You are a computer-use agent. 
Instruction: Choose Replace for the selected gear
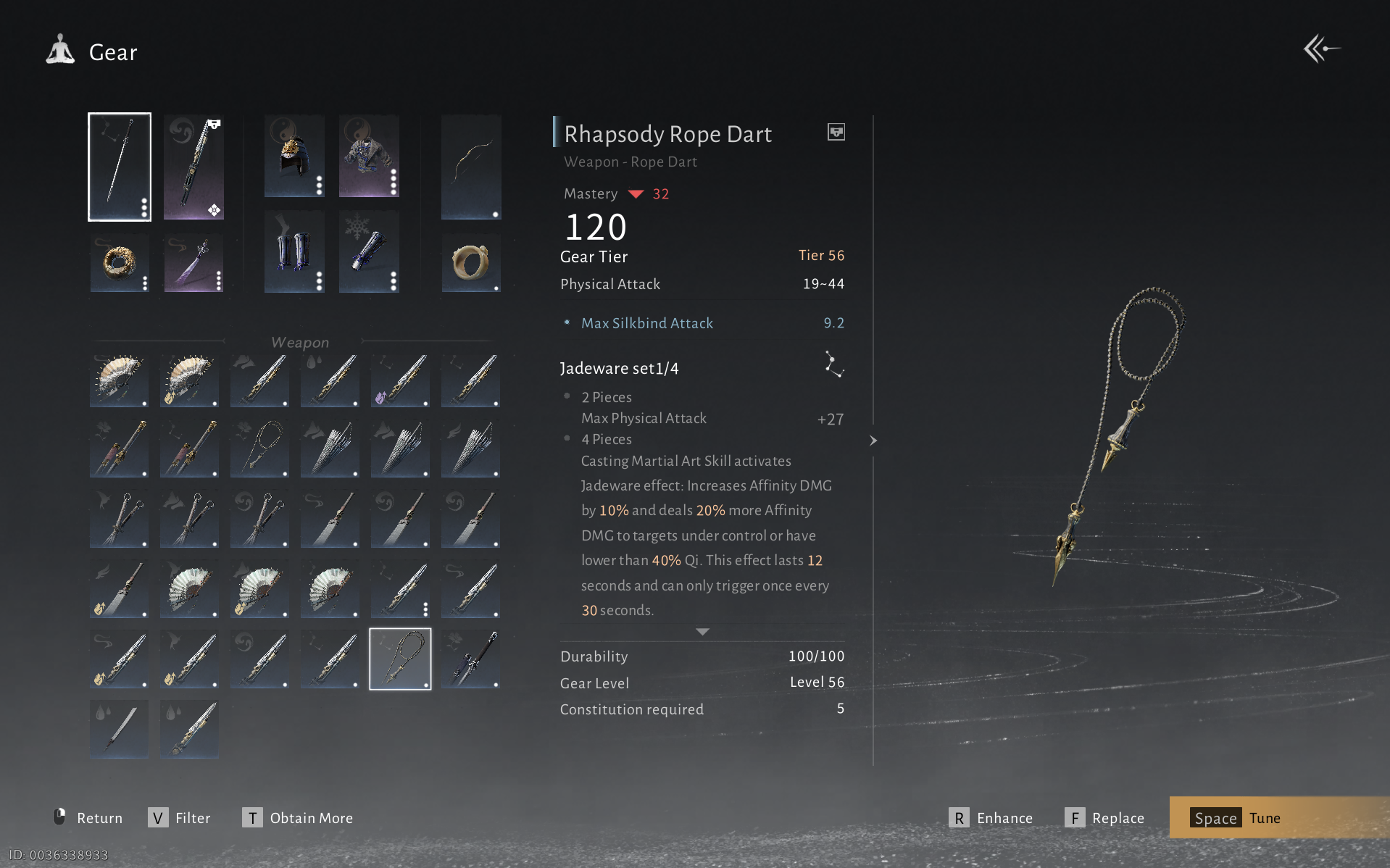point(1105,818)
